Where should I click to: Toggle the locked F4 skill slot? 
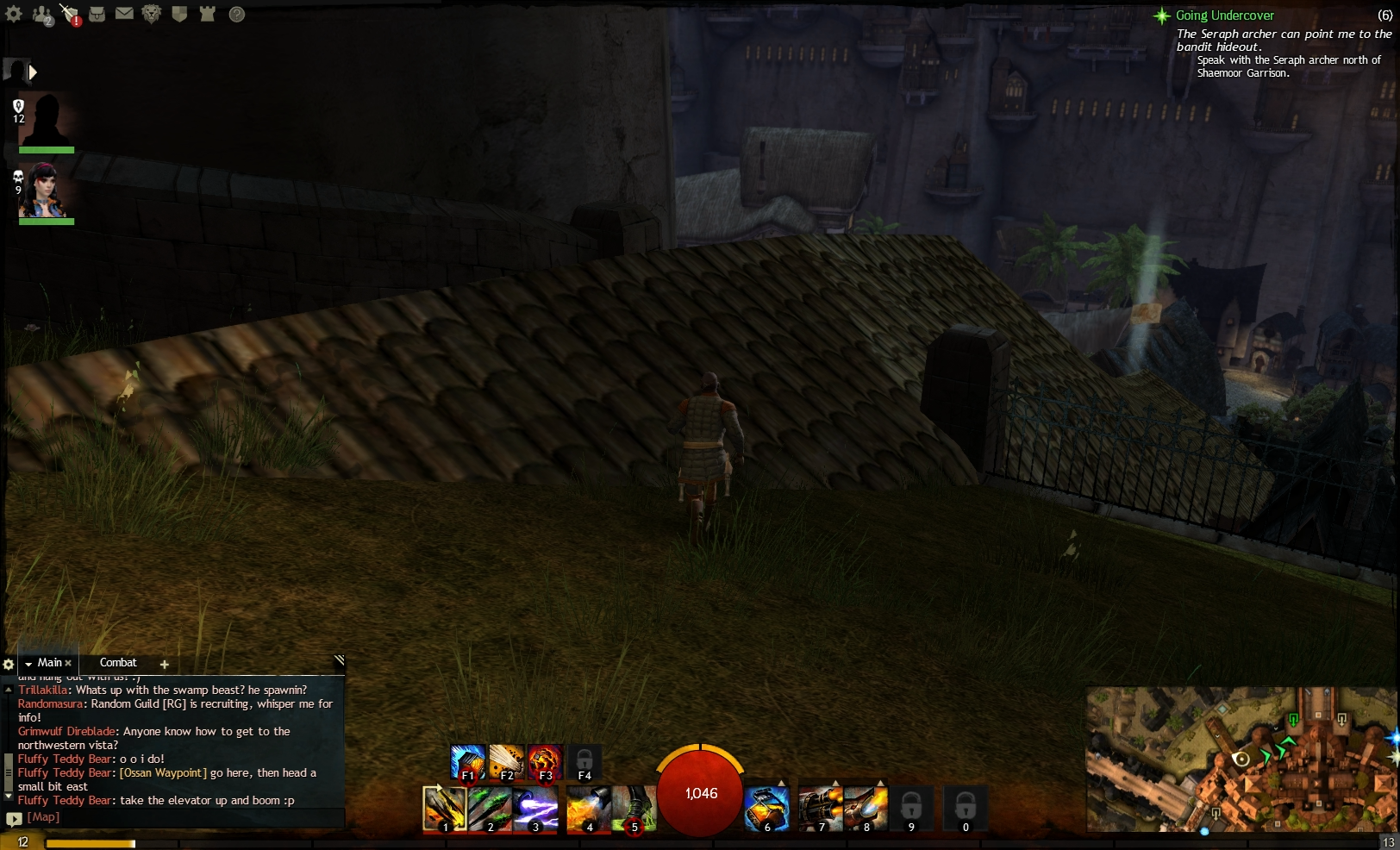click(584, 761)
